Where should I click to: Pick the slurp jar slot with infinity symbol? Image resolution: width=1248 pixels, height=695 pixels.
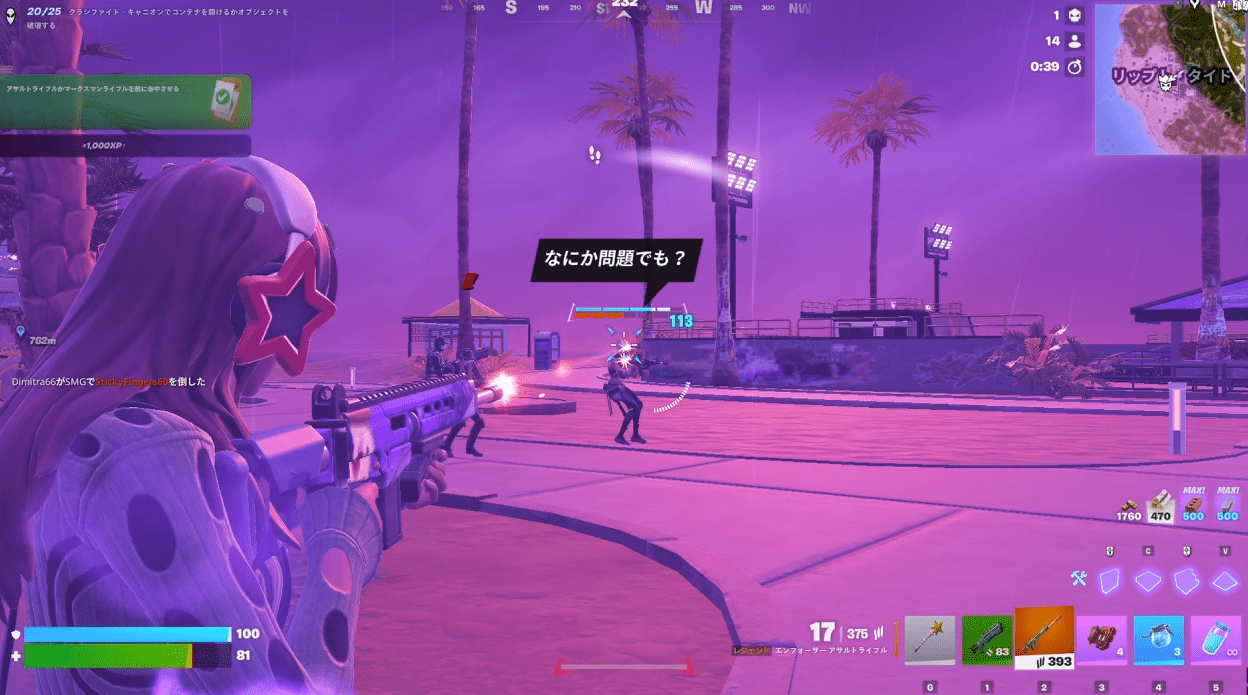coord(1215,640)
